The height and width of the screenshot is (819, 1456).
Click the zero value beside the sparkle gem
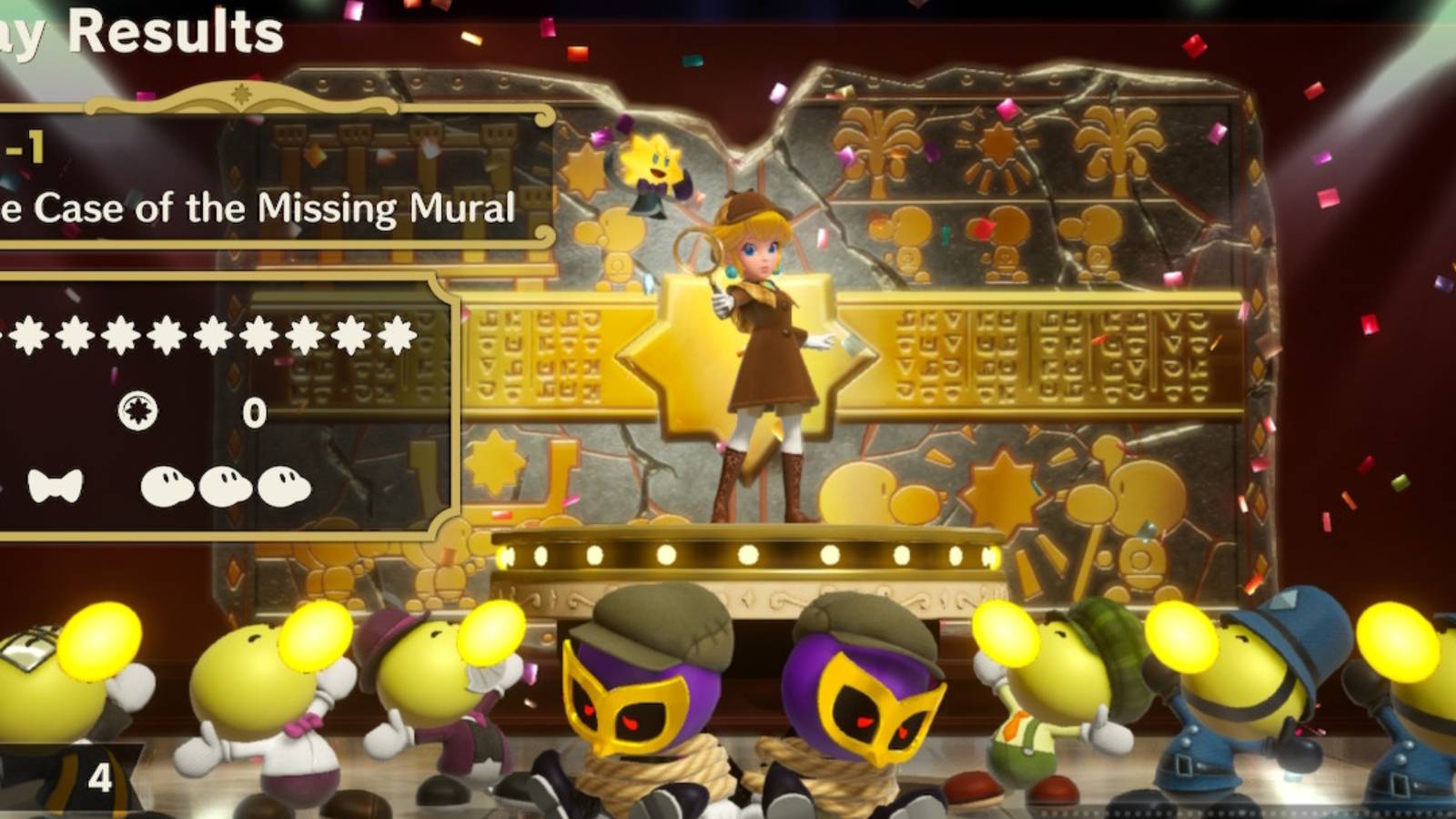[x=257, y=414]
